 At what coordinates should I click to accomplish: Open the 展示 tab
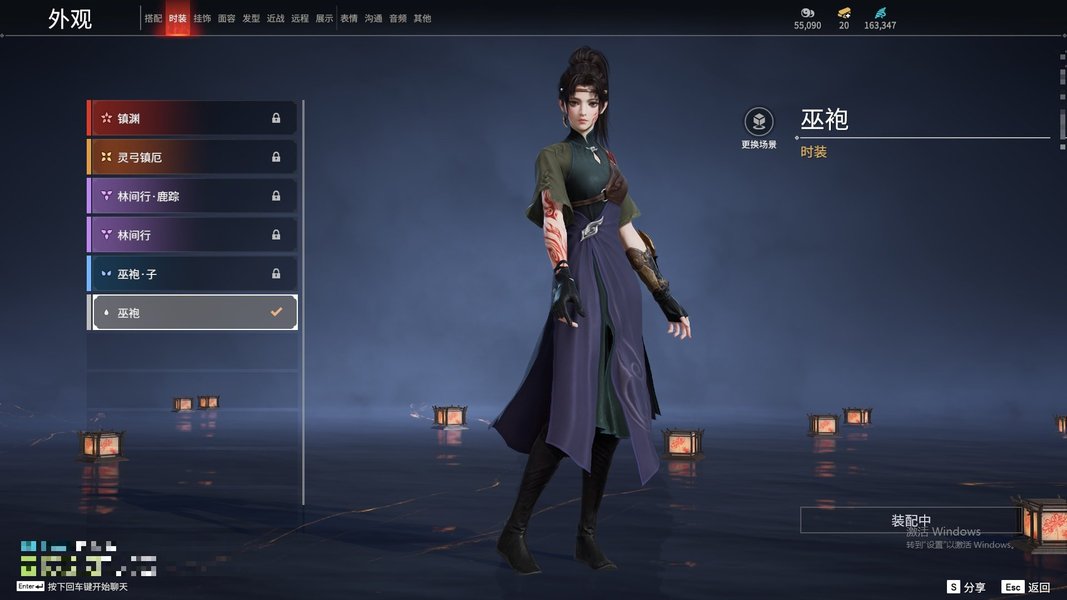tap(324, 19)
